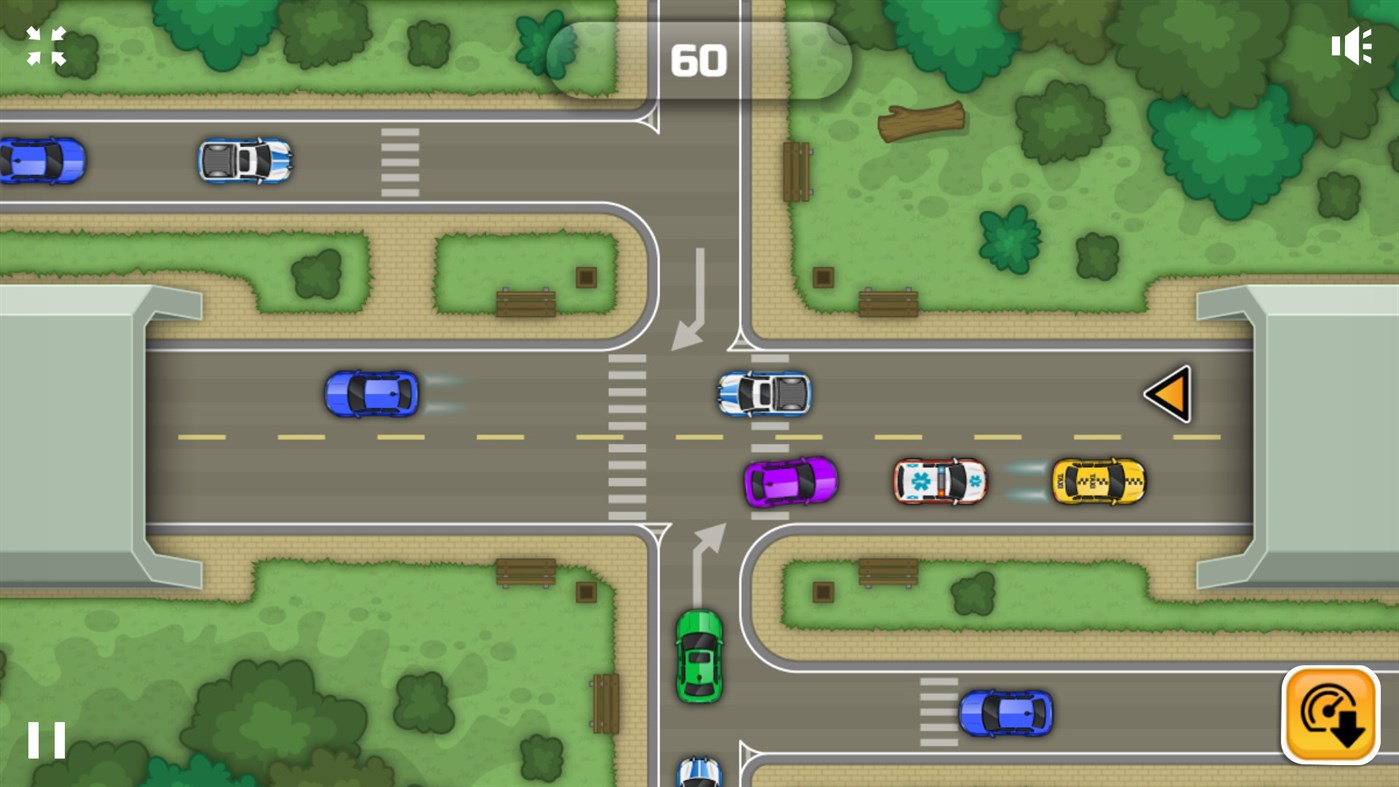The height and width of the screenshot is (787, 1399).
Task: Click the white police car in the intersection
Action: pyautogui.click(x=762, y=393)
